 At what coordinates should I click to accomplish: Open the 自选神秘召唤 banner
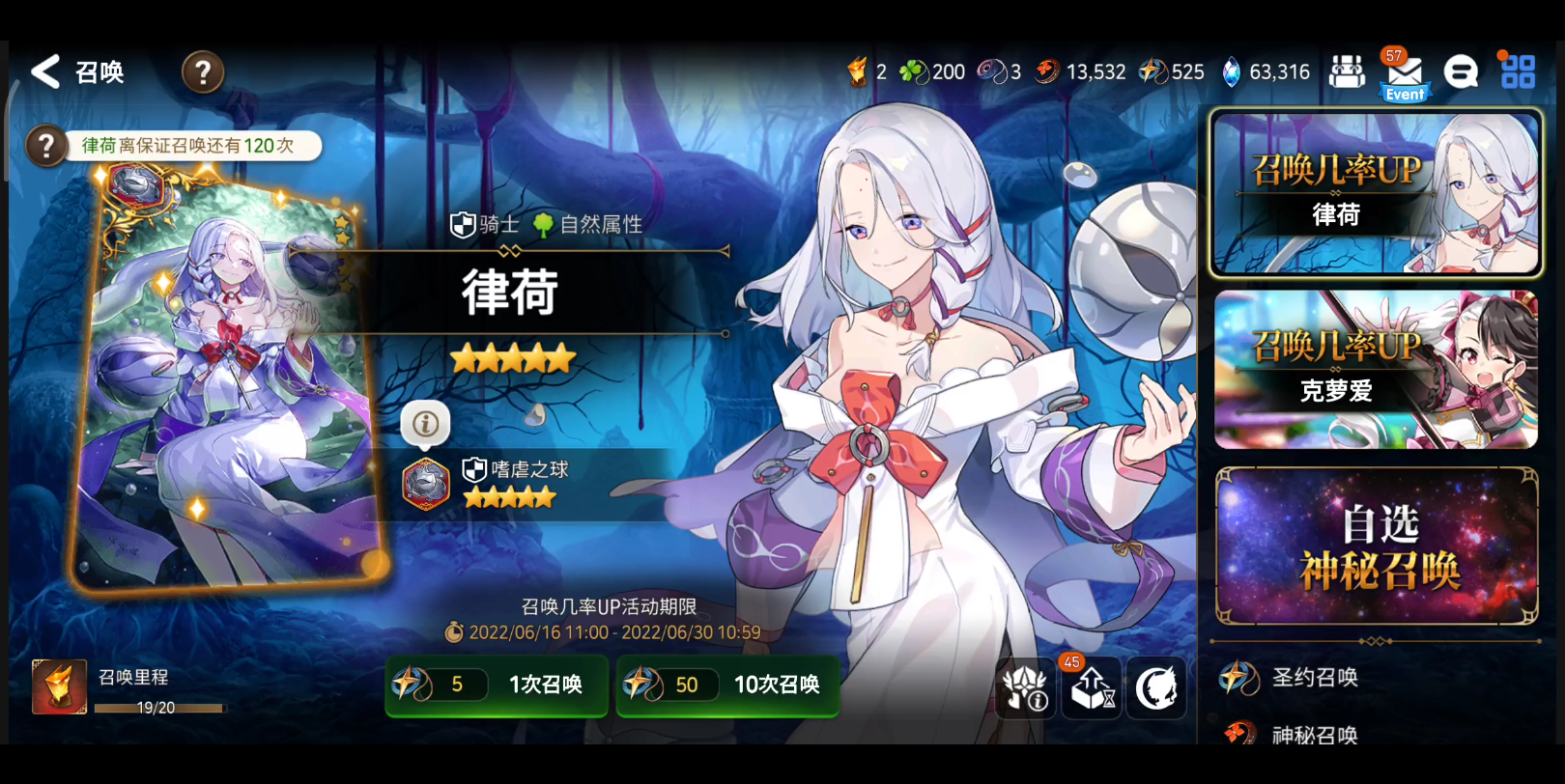(x=1376, y=546)
